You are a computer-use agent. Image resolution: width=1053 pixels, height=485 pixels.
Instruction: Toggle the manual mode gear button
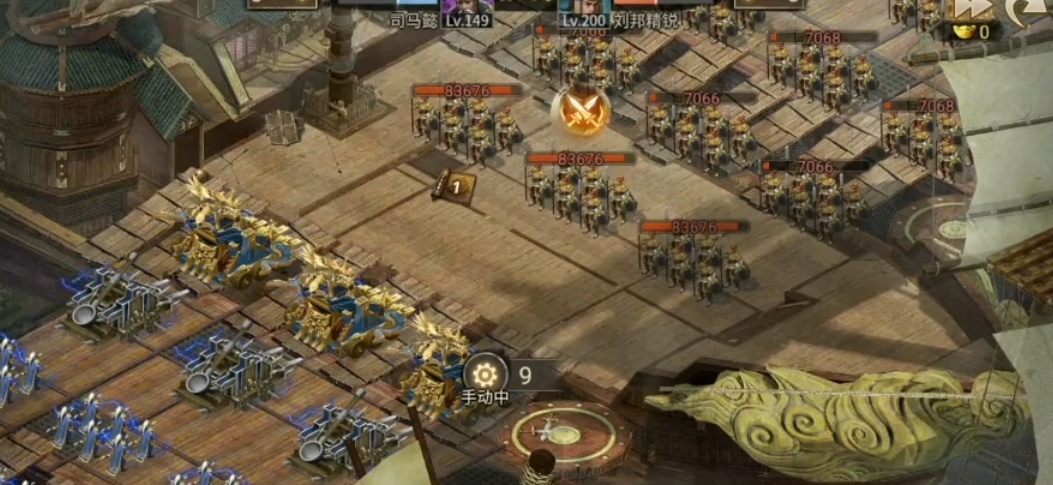point(486,375)
